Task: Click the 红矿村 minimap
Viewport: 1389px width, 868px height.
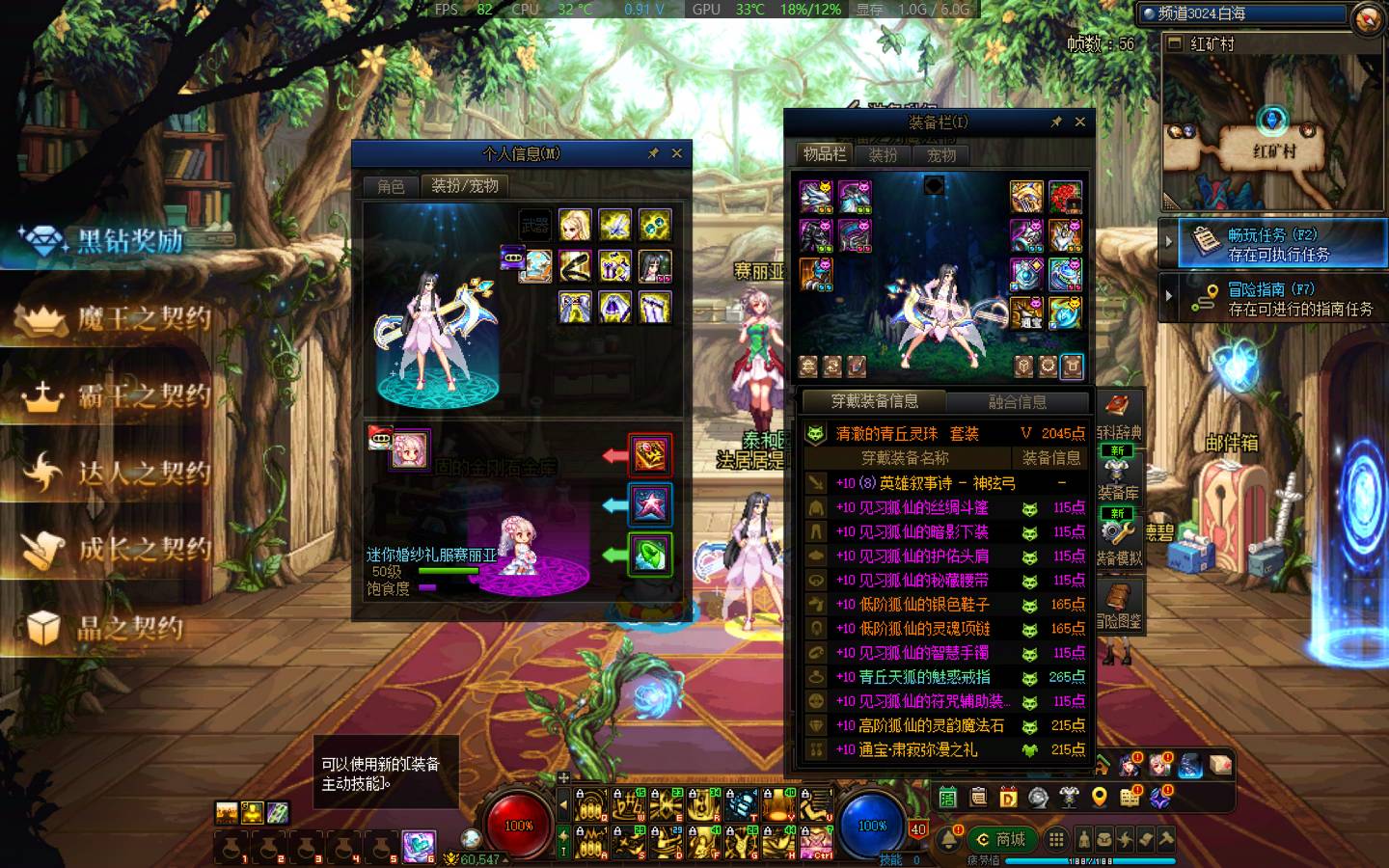Action: (1273, 135)
